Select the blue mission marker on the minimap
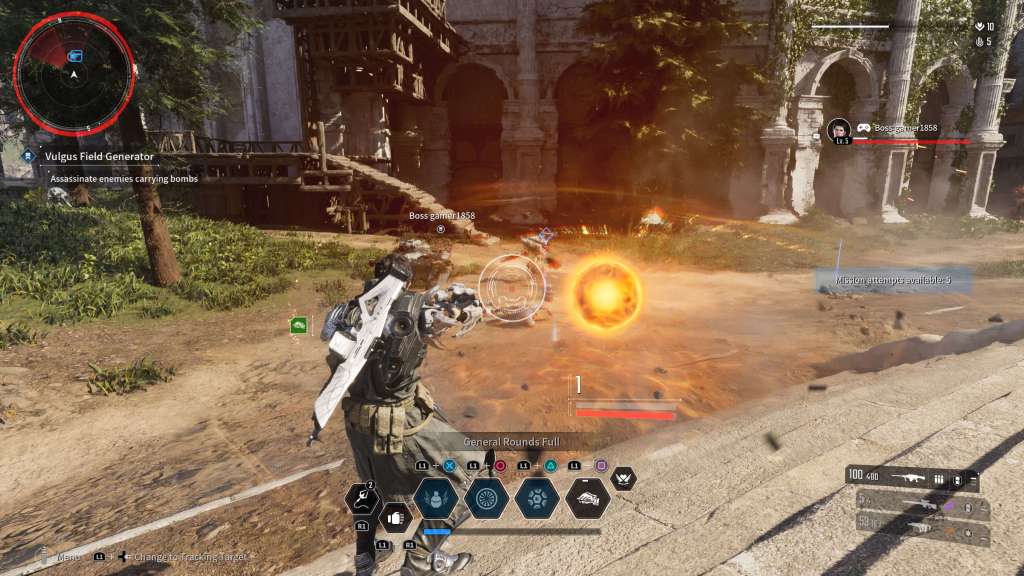 click(76, 54)
